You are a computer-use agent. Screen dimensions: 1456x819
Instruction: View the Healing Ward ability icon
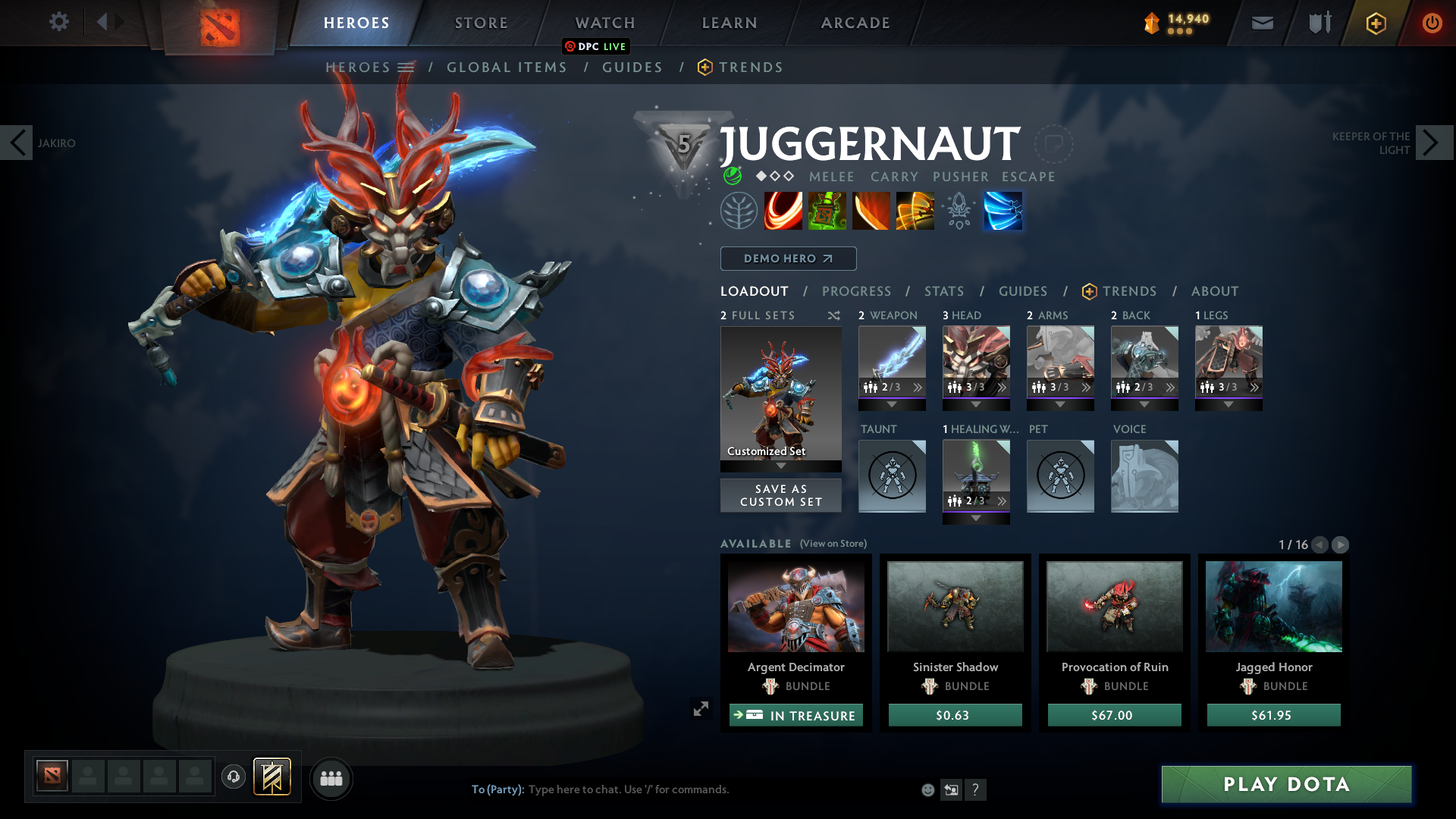point(827,211)
